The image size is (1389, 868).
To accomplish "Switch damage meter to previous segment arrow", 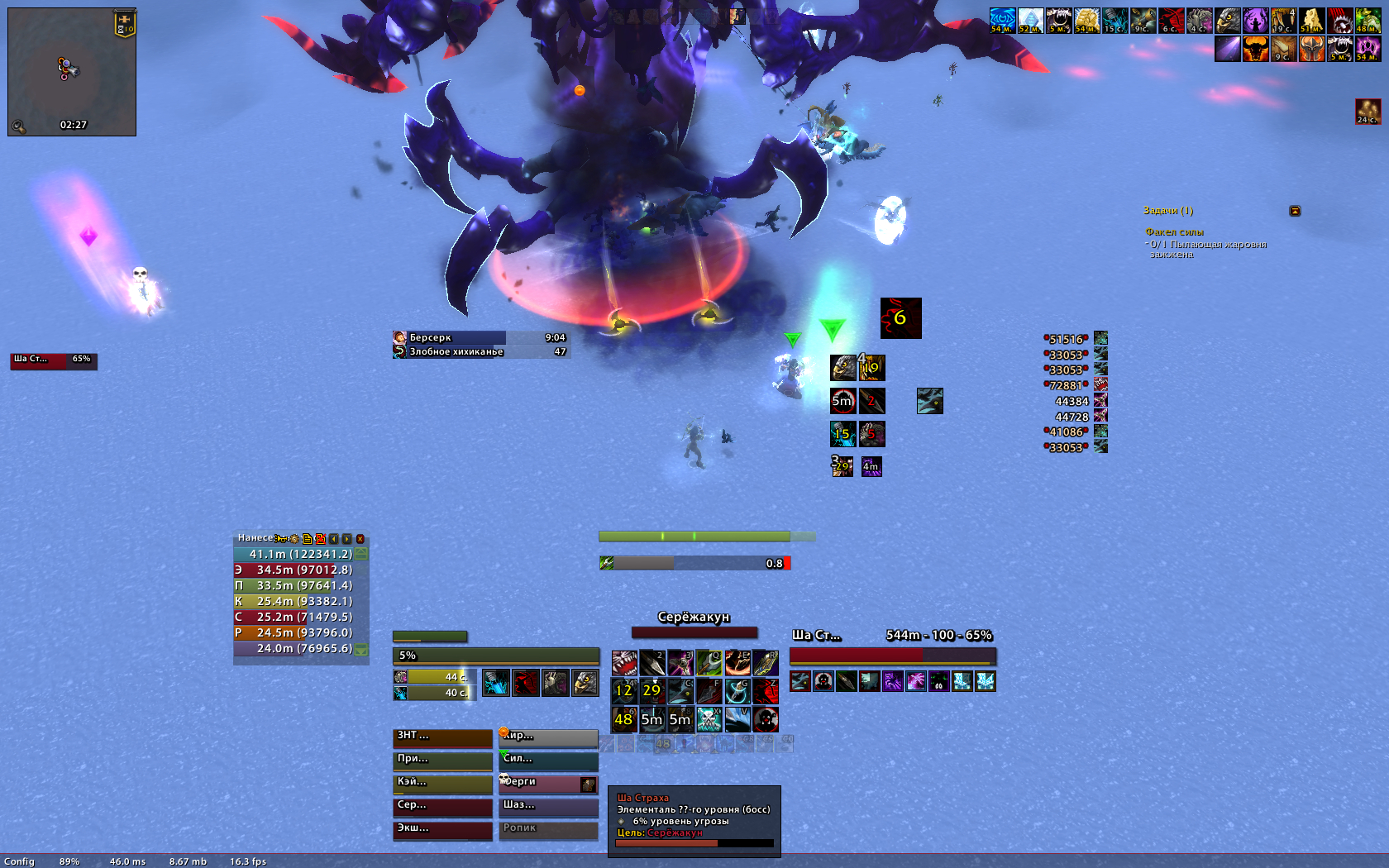I will point(334,538).
